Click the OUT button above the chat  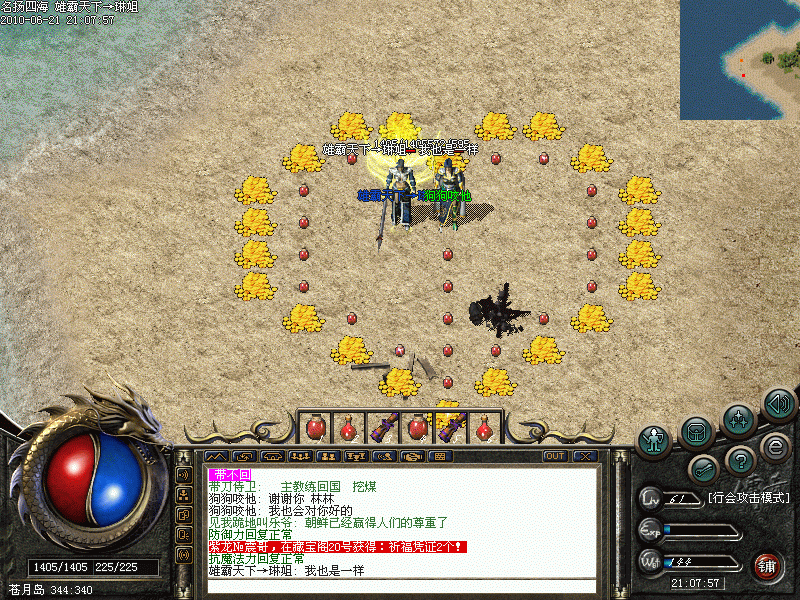[x=554, y=456]
